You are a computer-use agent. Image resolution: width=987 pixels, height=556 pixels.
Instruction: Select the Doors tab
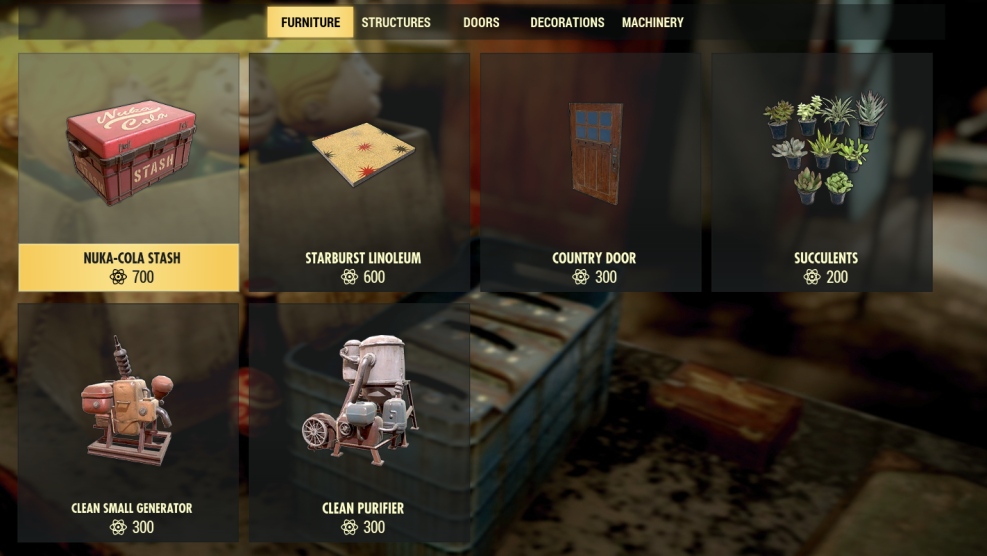481,22
